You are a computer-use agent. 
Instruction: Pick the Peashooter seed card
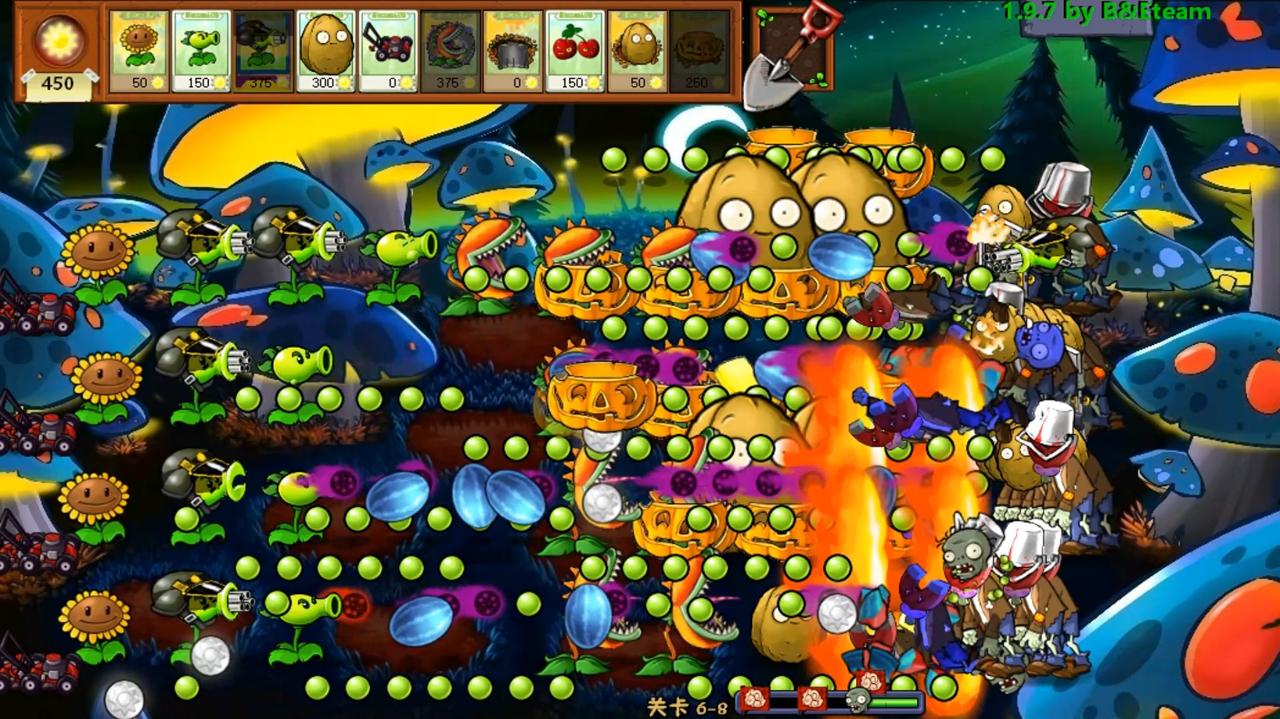(x=201, y=51)
